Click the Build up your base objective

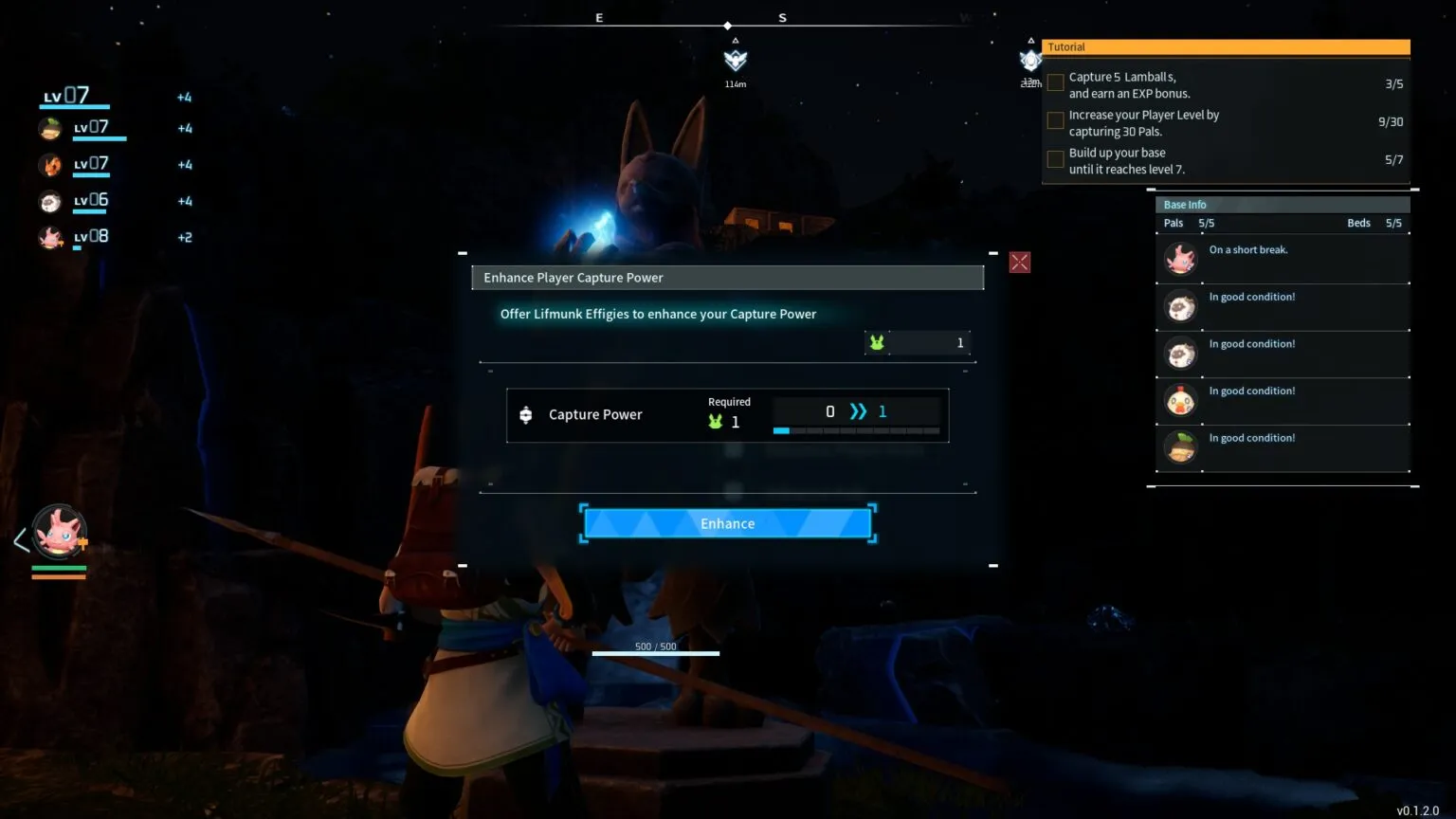coord(1126,161)
